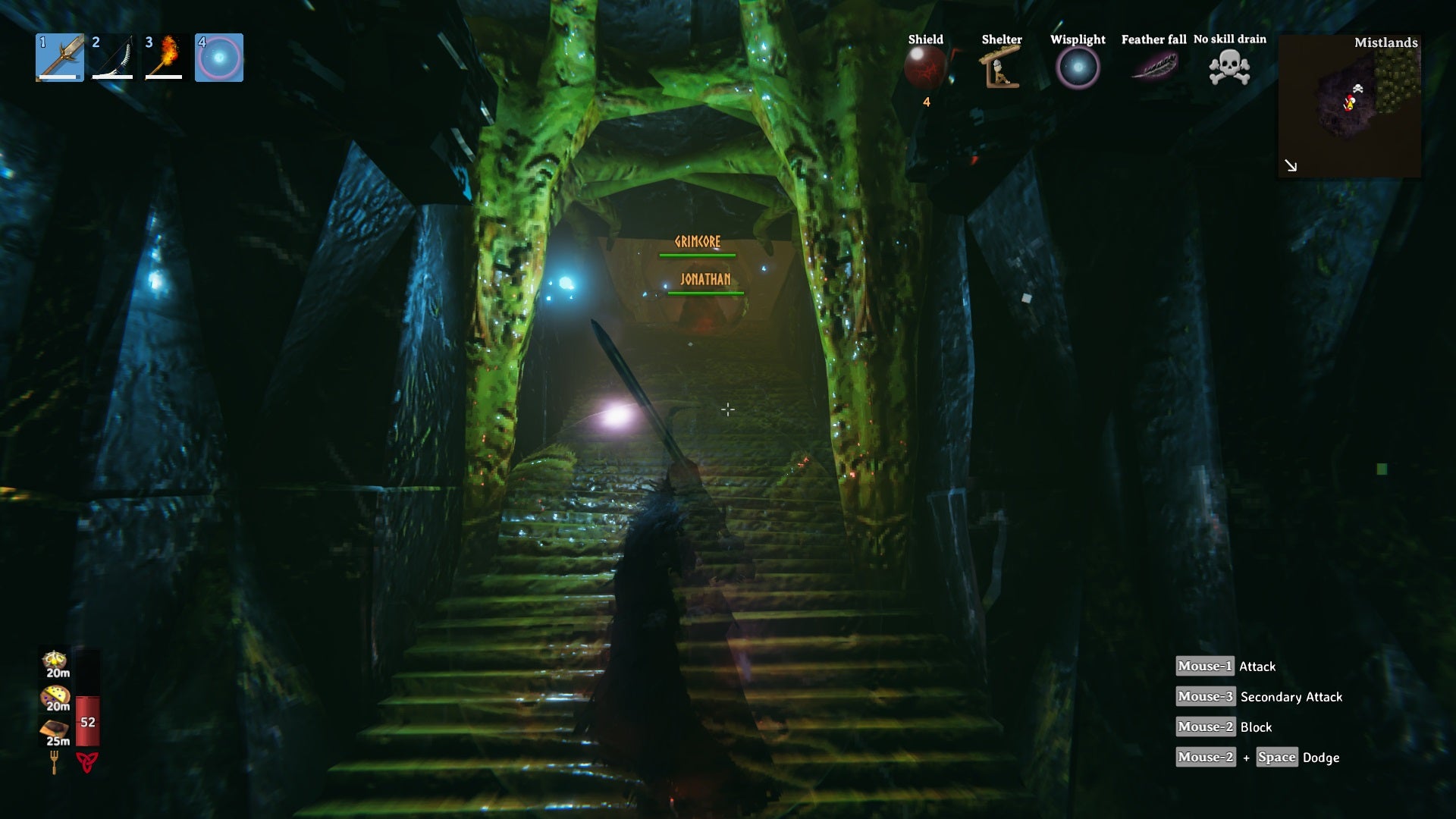1456x819 pixels.
Task: Equip the torch in hotbar slot 3
Action: pyautogui.click(x=165, y=58)
